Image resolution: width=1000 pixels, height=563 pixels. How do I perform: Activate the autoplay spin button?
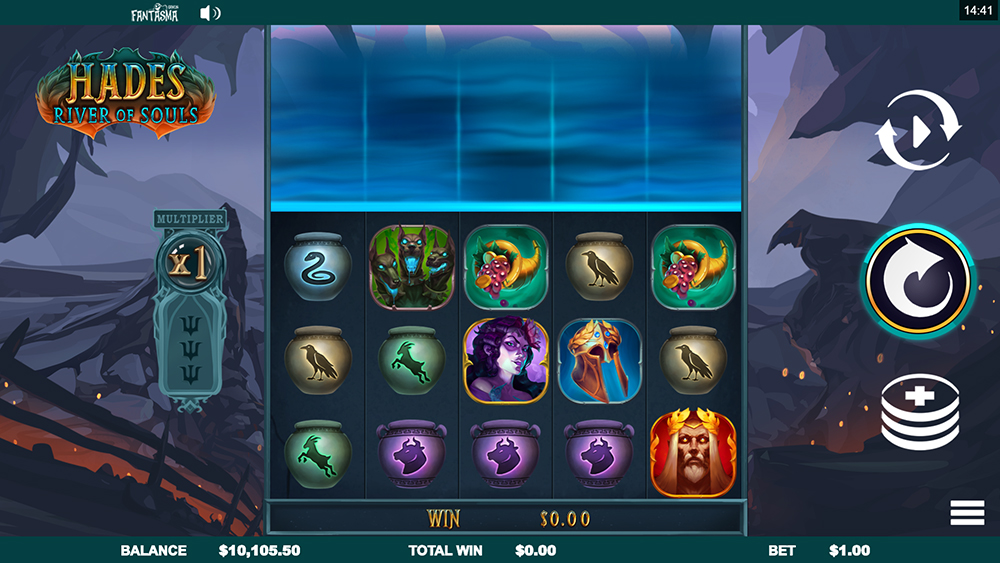coord(918,130)
